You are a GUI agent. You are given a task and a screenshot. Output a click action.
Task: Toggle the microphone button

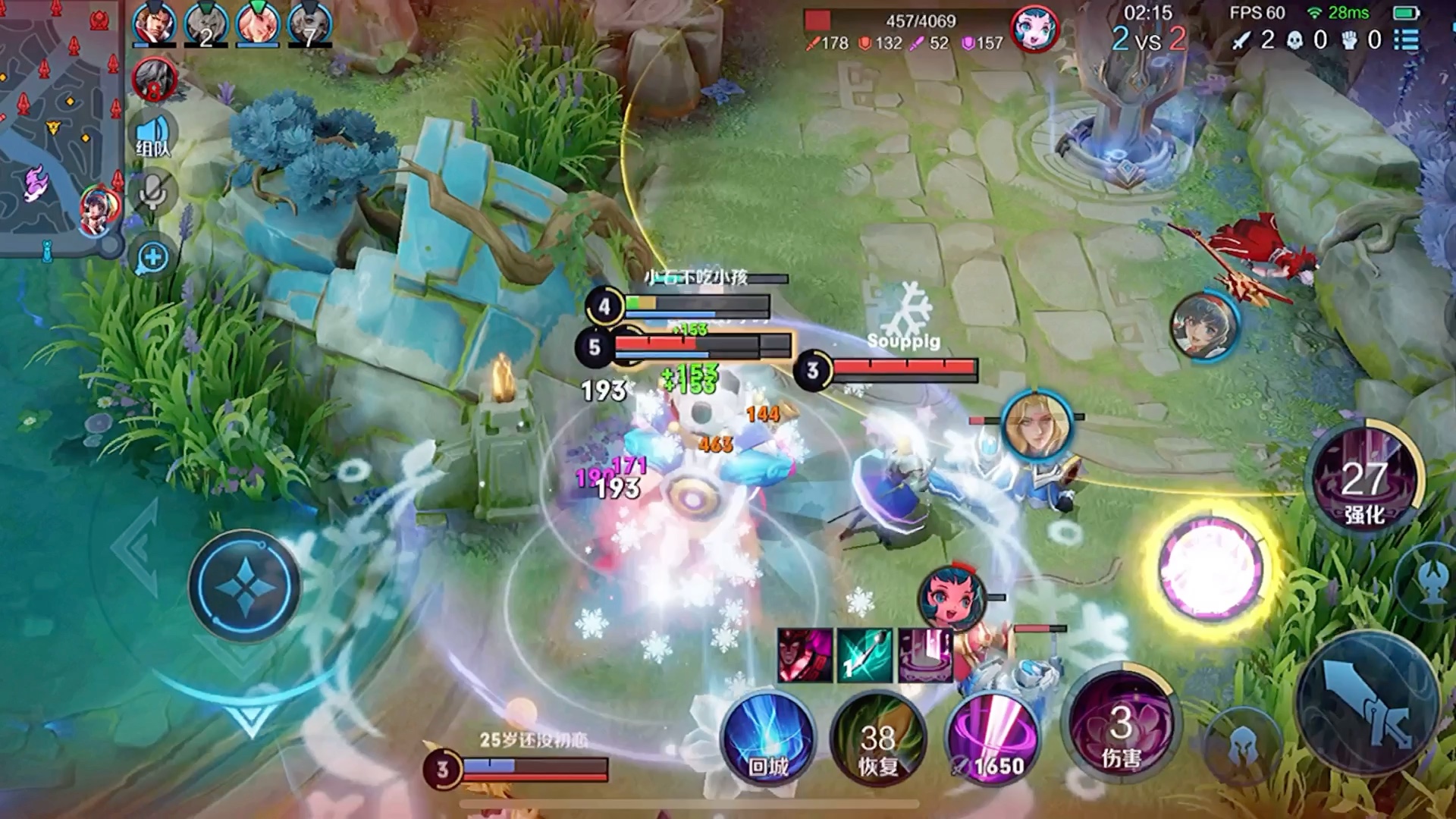(x=152, y=193)
